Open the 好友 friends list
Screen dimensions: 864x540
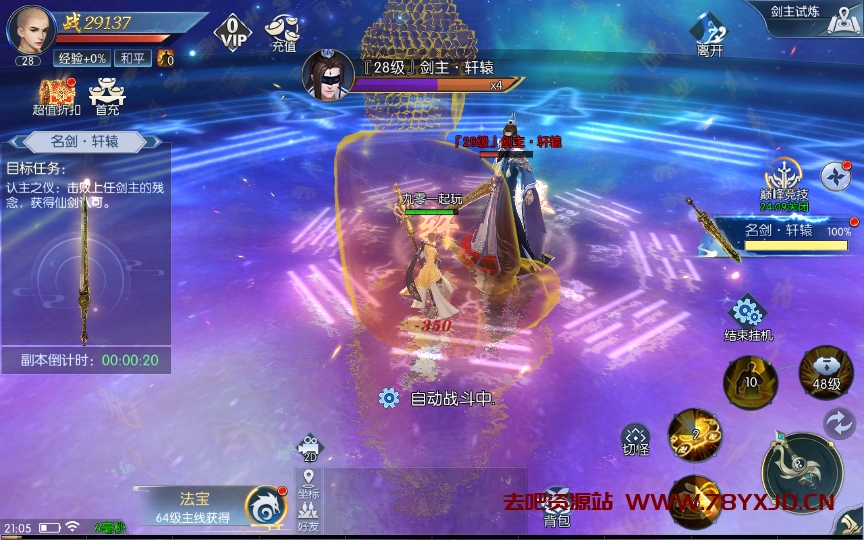point(309,514)
